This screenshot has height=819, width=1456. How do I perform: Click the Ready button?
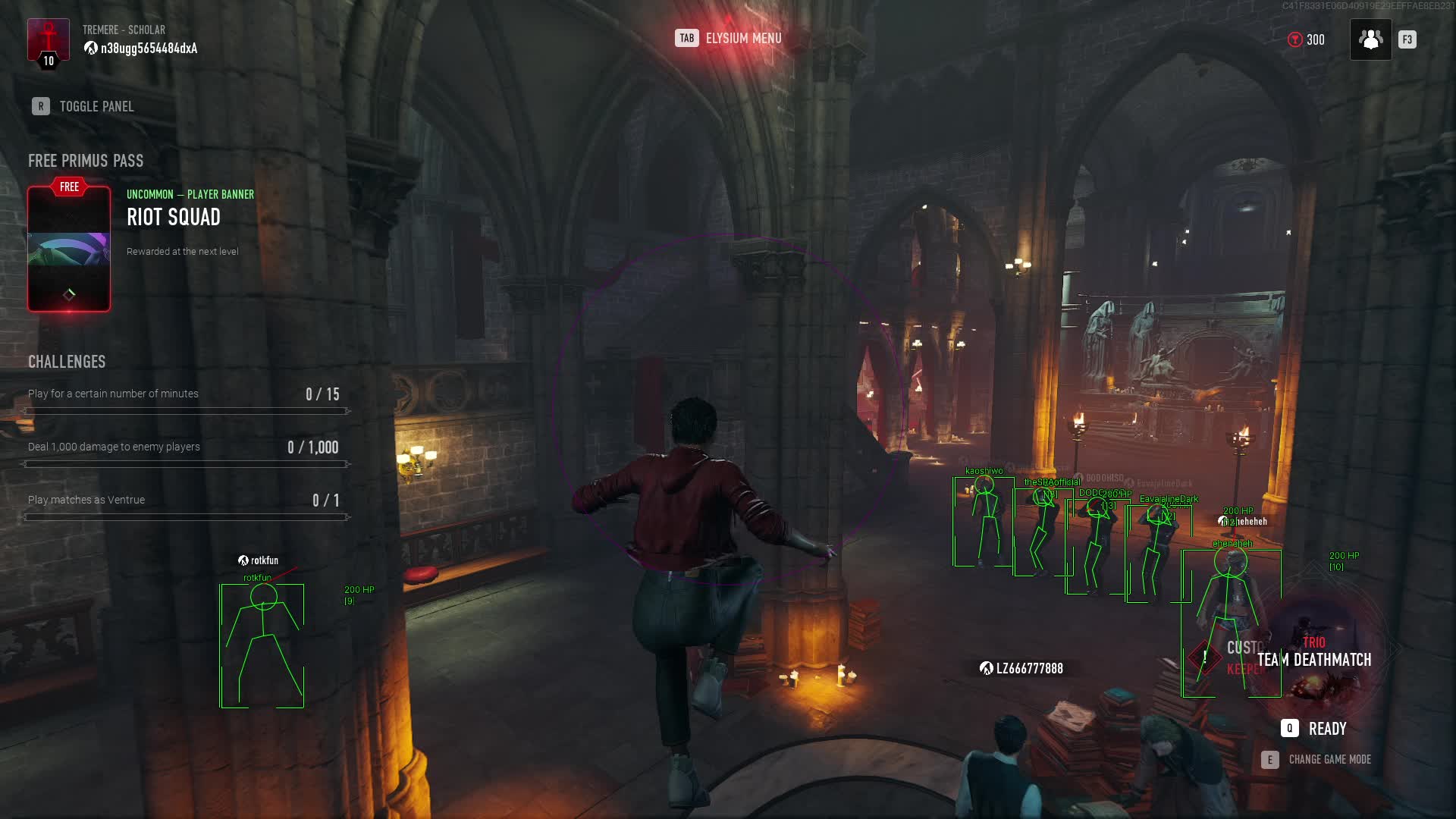coord(1314,729)
